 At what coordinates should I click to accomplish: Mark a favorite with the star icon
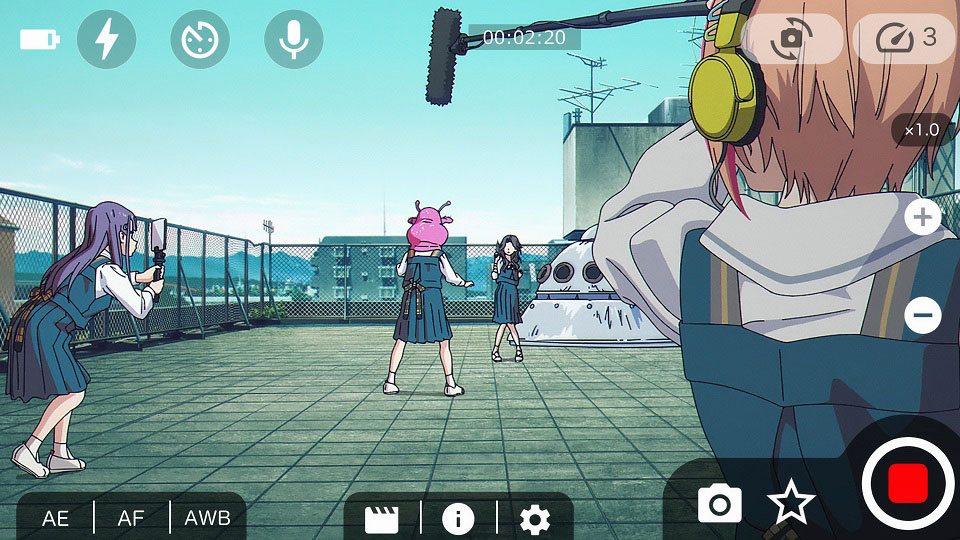coord(791,503)
